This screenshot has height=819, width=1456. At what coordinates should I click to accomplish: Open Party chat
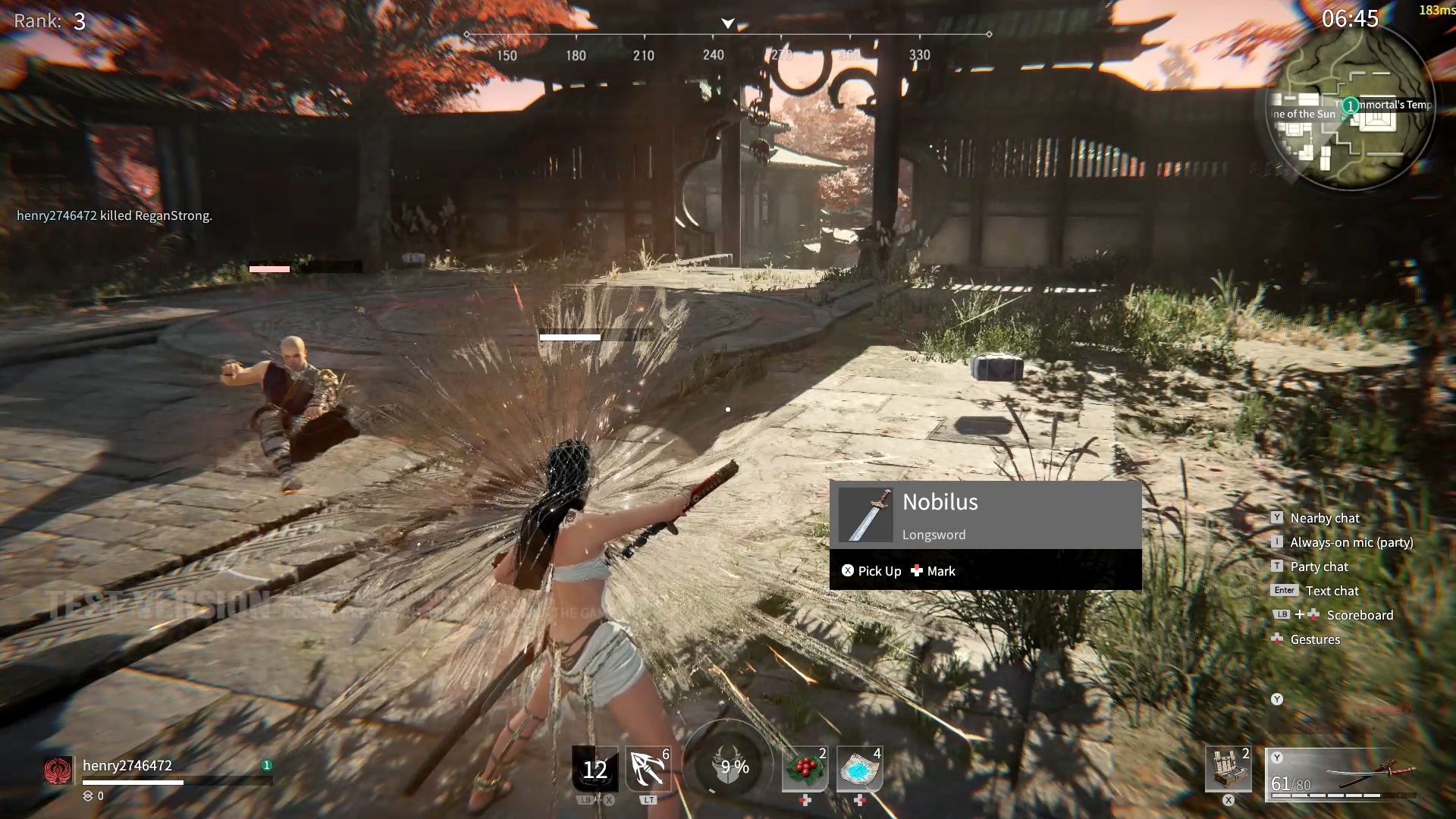coord(1319,566)
